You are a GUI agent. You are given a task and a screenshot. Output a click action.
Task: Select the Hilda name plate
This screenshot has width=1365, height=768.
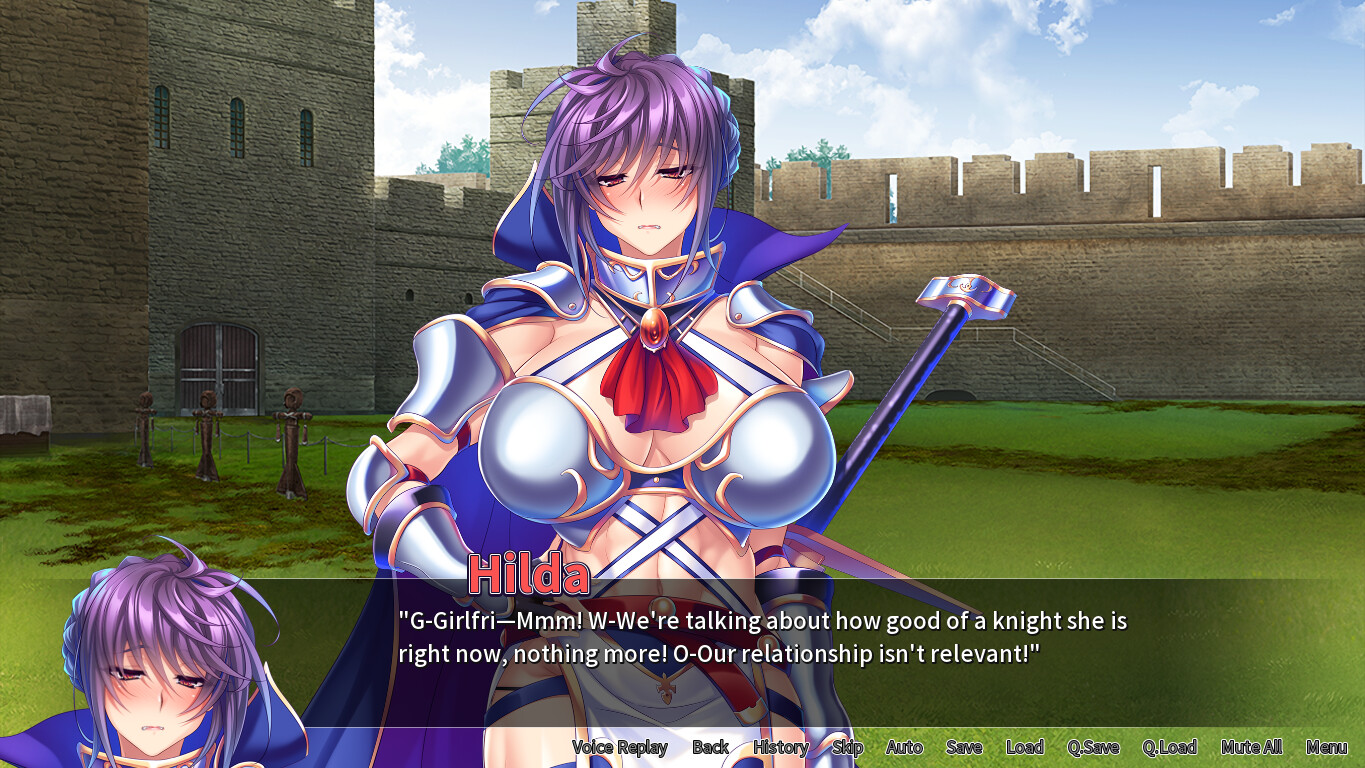[x=530, y=572]
